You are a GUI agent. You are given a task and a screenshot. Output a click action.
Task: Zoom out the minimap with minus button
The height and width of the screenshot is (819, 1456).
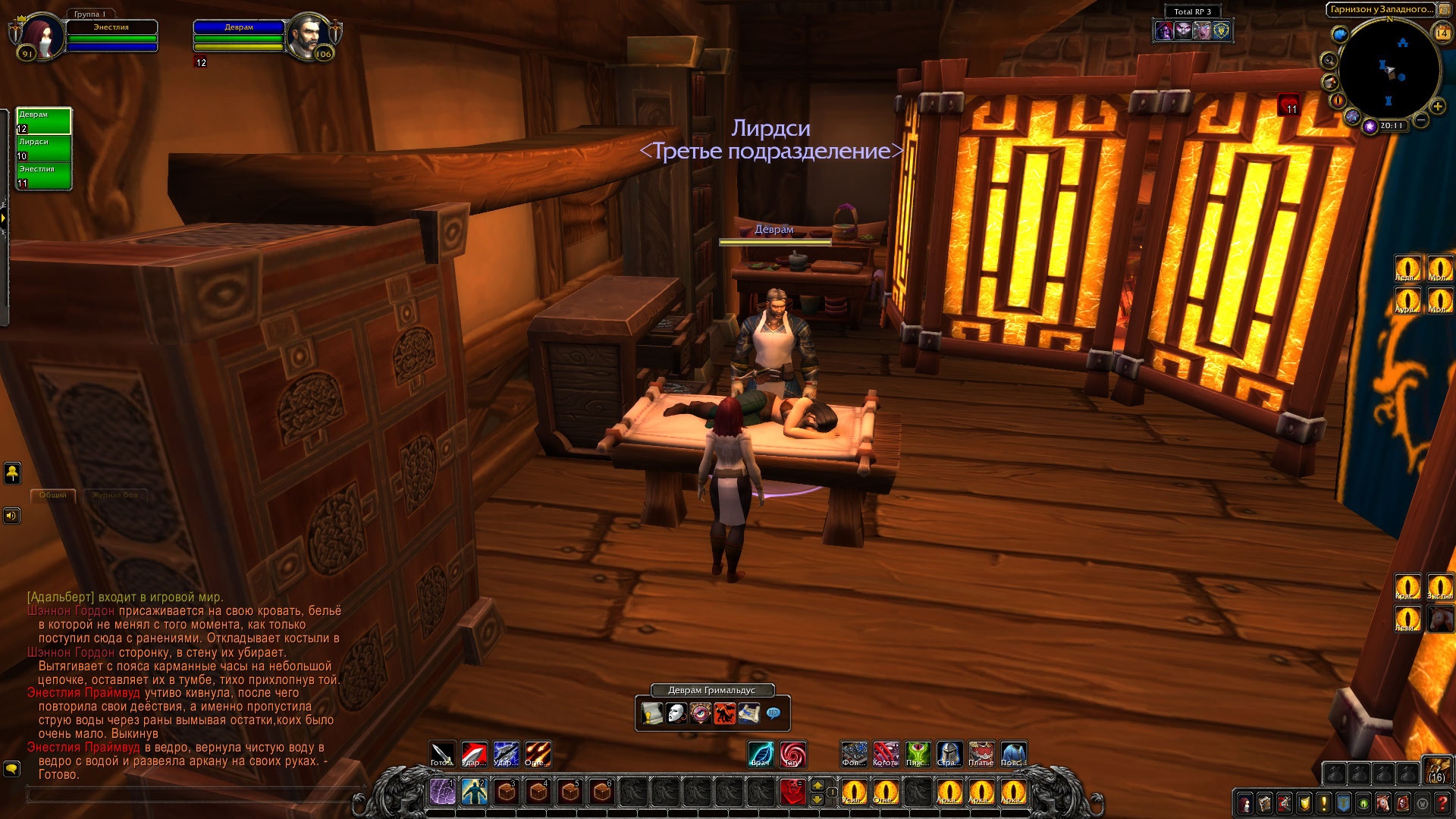[x=1421, y=120]
